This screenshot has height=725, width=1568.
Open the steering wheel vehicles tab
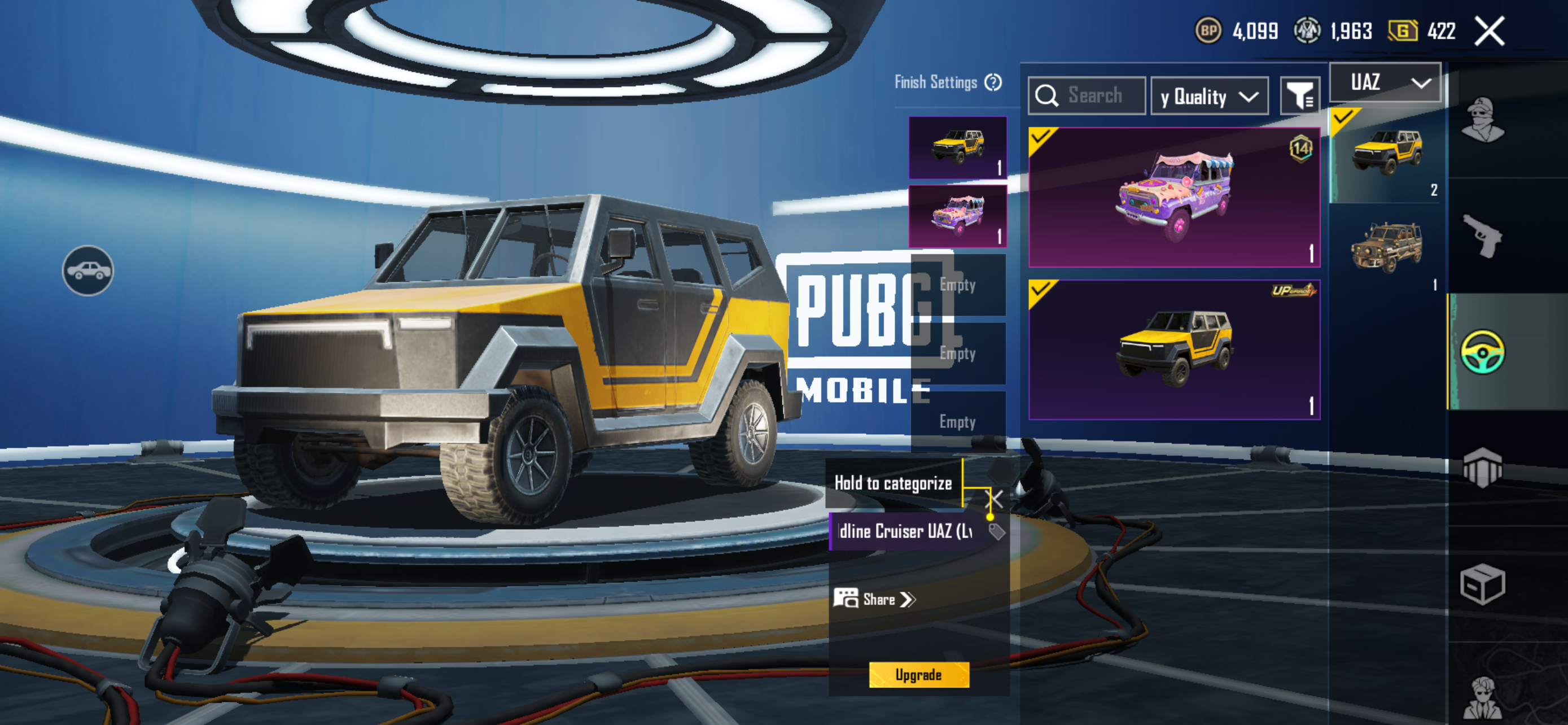[1482, 351]
